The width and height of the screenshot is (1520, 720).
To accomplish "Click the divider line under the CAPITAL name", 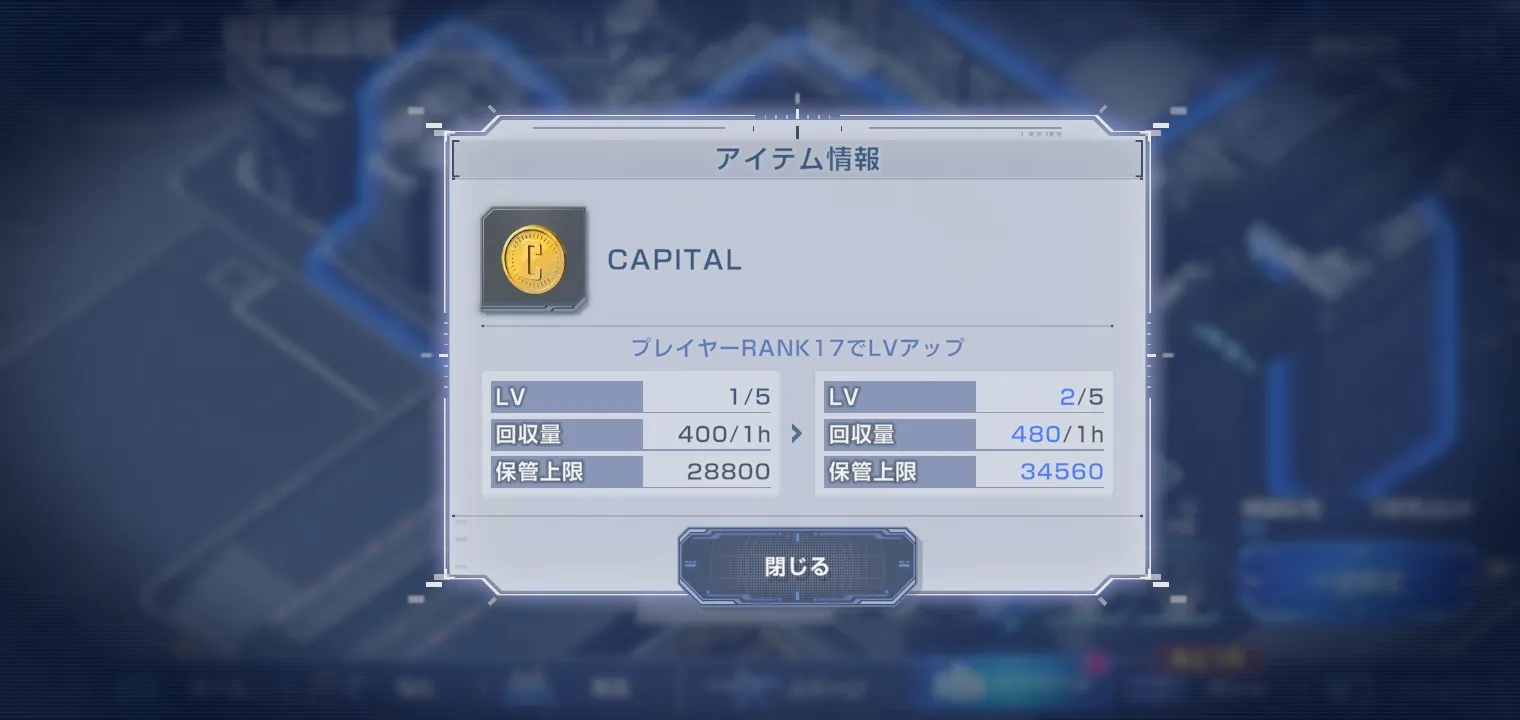I will click(x=796, y=325).
